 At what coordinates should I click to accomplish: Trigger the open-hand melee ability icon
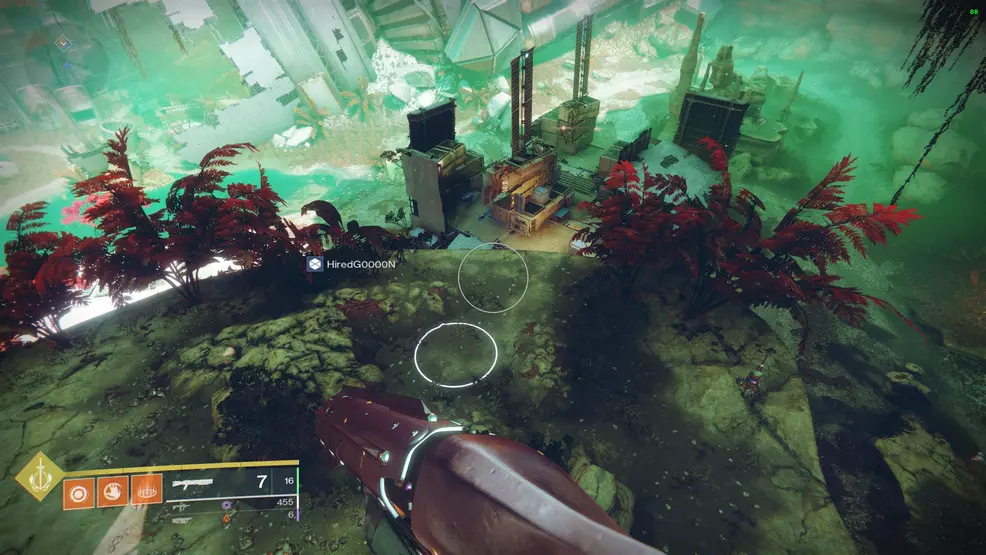click(112, 490)
